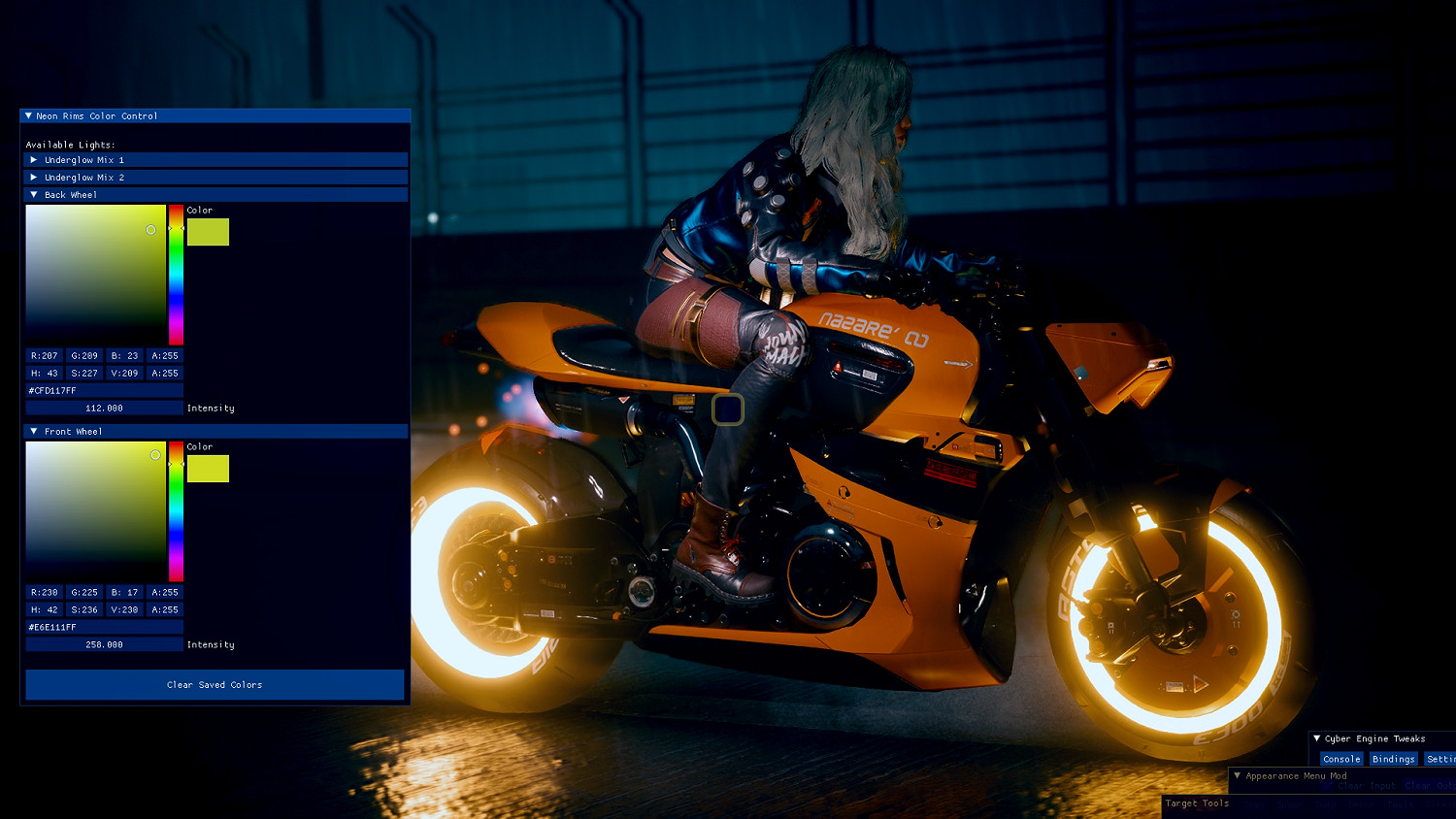
Task: Toggle the Clear Input checkbox
Action: [1328, 785]
